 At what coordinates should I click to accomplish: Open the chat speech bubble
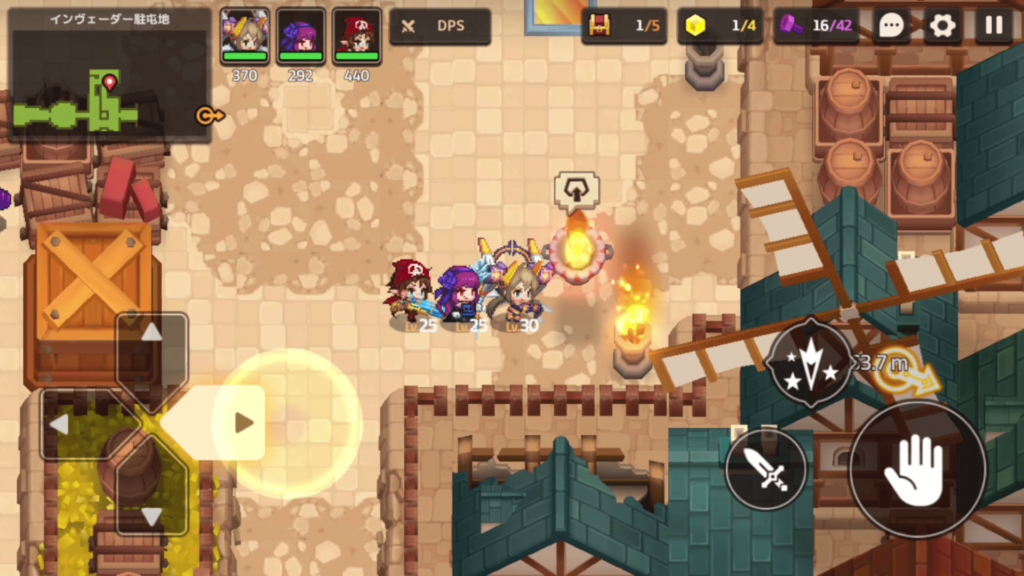tap(891, 26)
